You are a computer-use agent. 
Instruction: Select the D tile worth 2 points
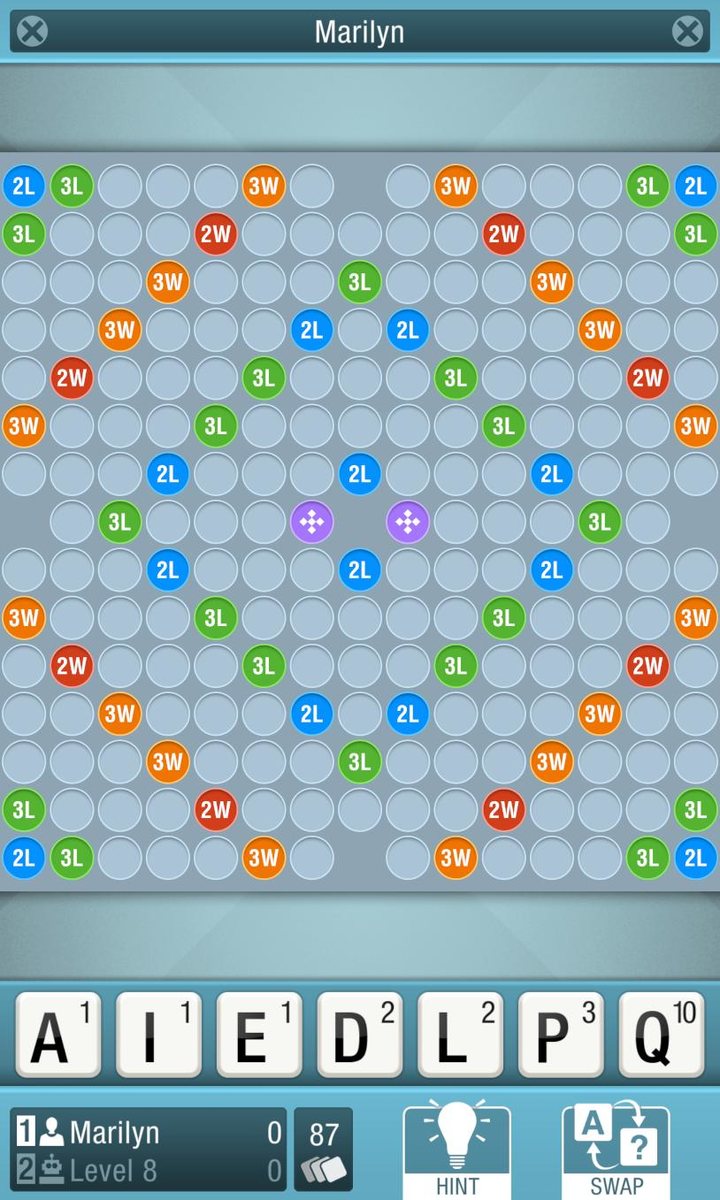tap(360, 1034)
